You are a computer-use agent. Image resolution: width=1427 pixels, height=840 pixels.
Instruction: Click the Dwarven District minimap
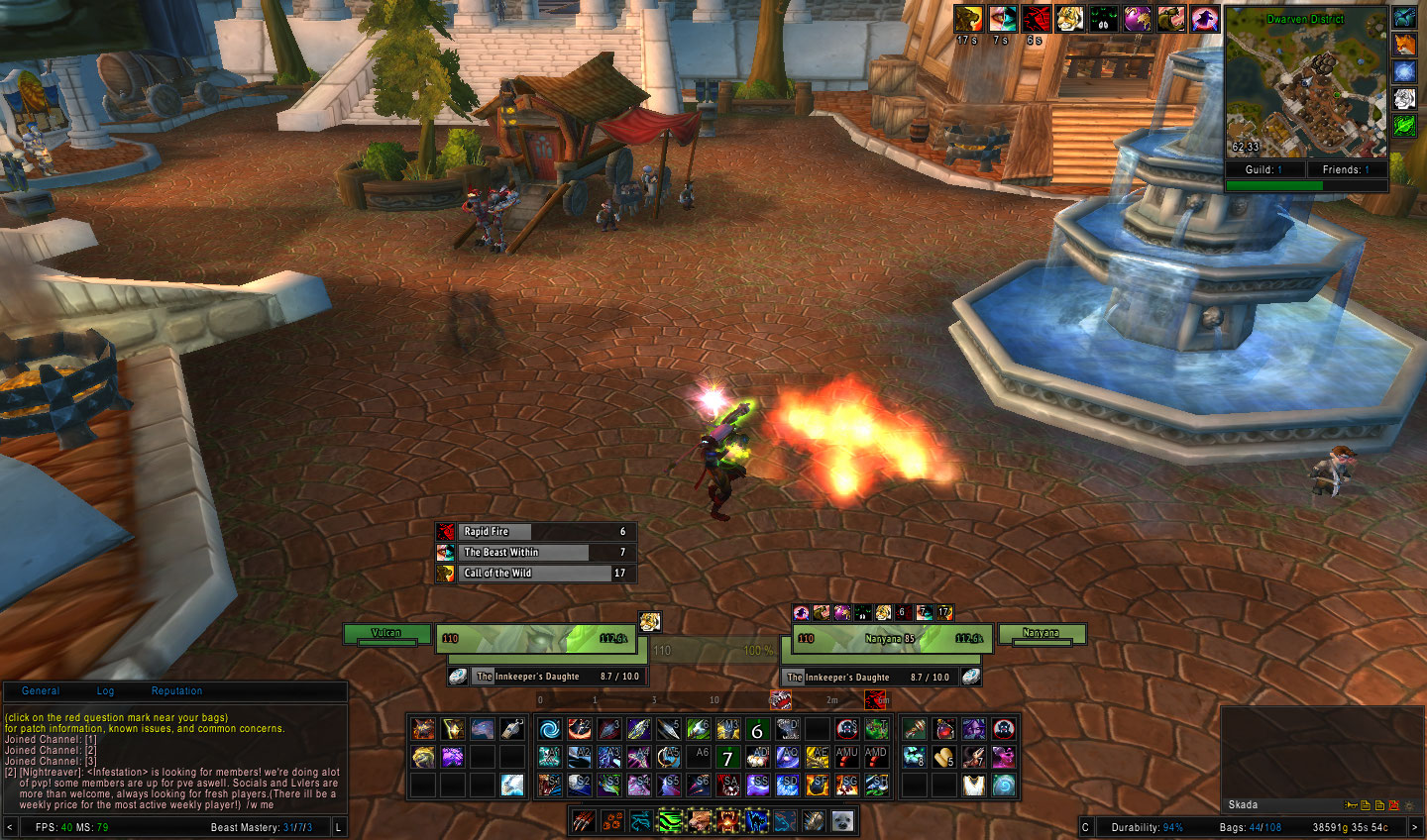(1306, 83)
